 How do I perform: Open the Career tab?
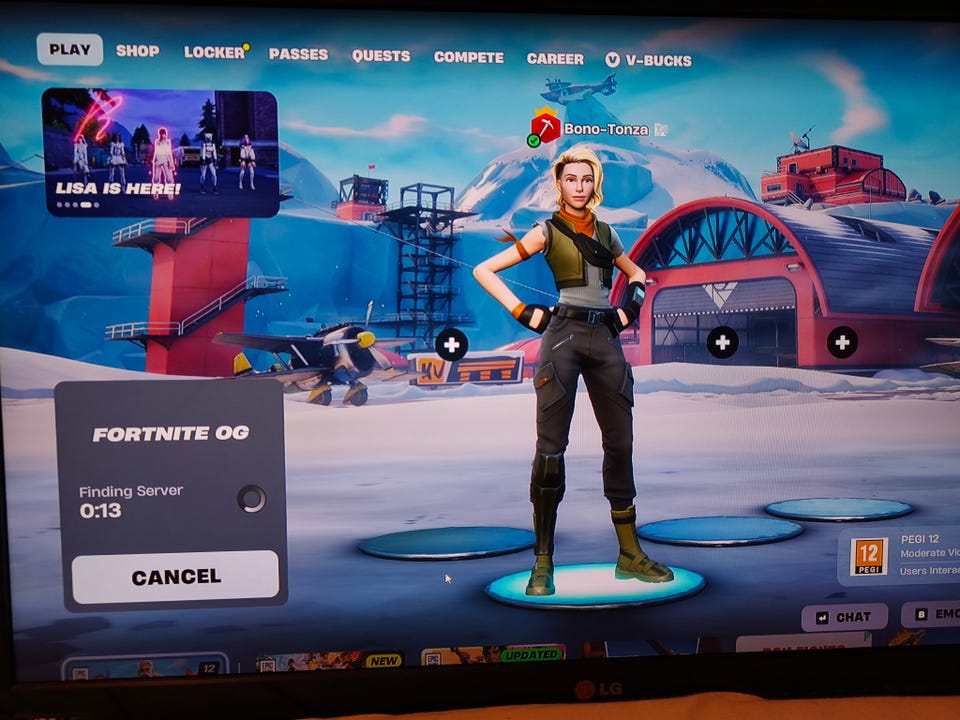pos(555,58)
